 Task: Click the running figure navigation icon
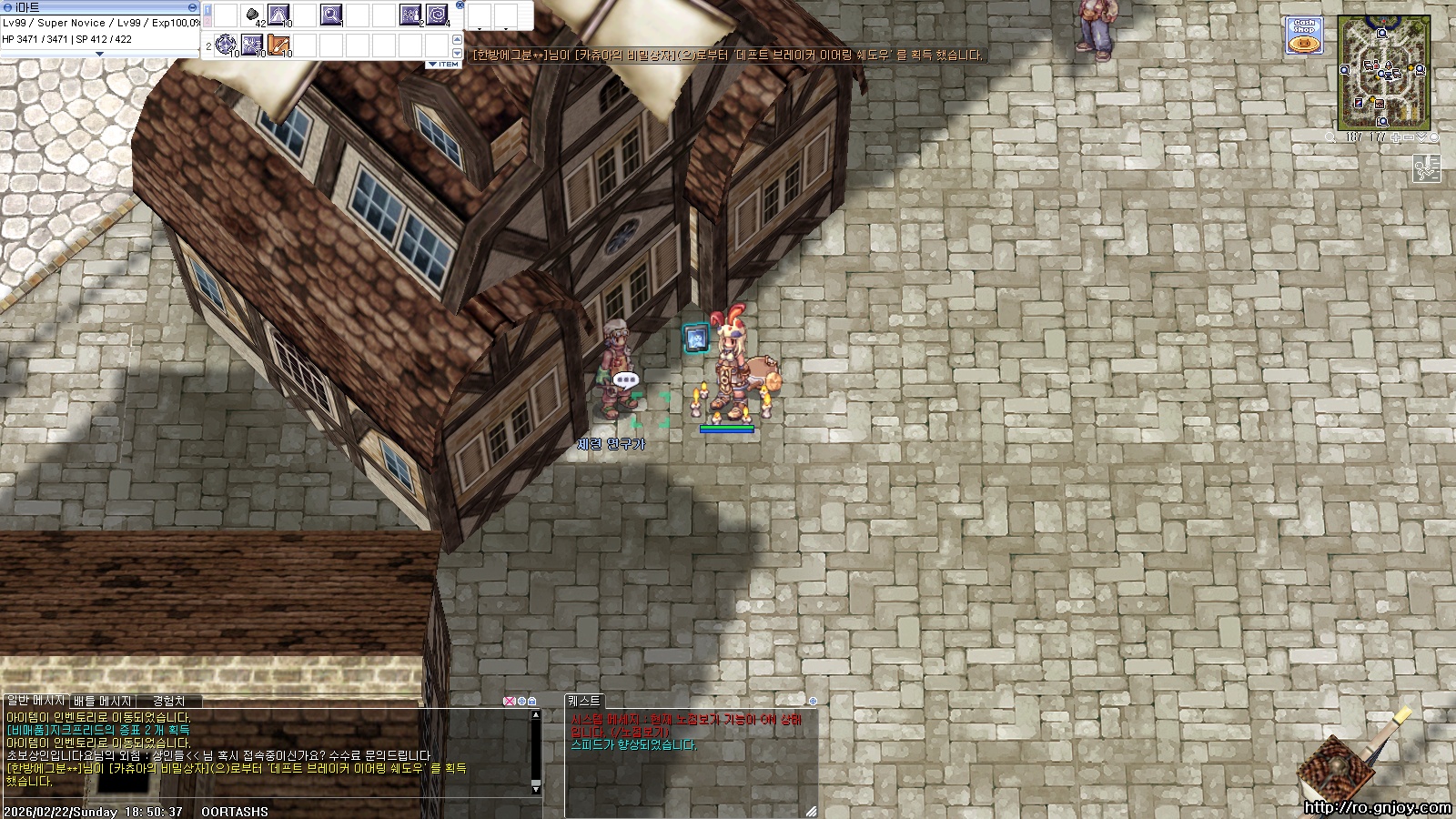click(1426, 167)
